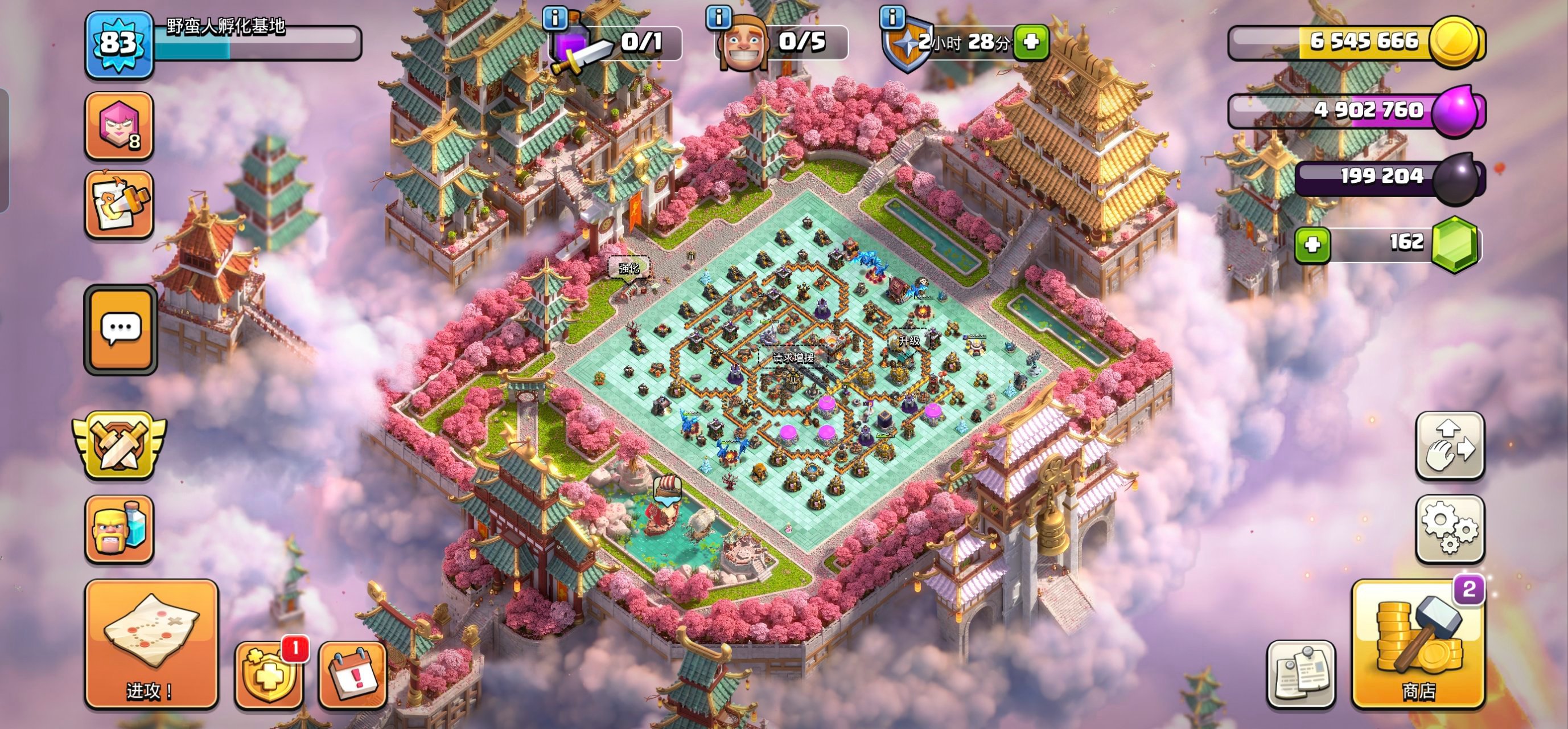Open the attack map with 进攻 button
1568x729 pixels.
pos(151,644)
